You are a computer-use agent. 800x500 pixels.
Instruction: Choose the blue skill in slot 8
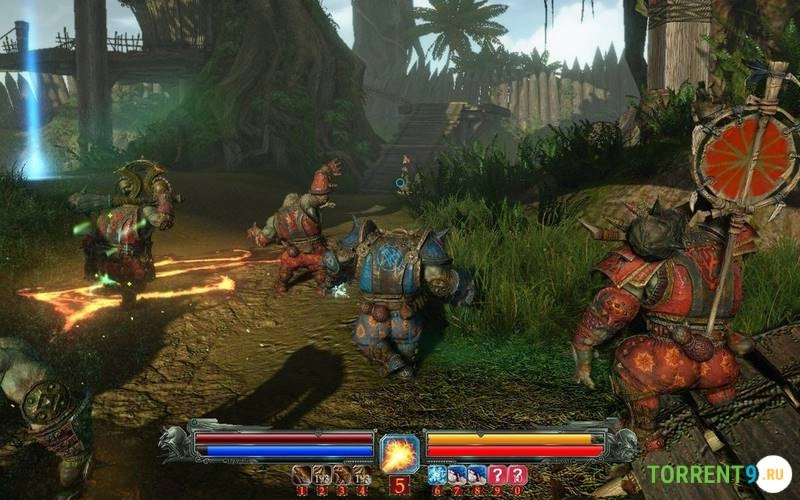(477, 475)
